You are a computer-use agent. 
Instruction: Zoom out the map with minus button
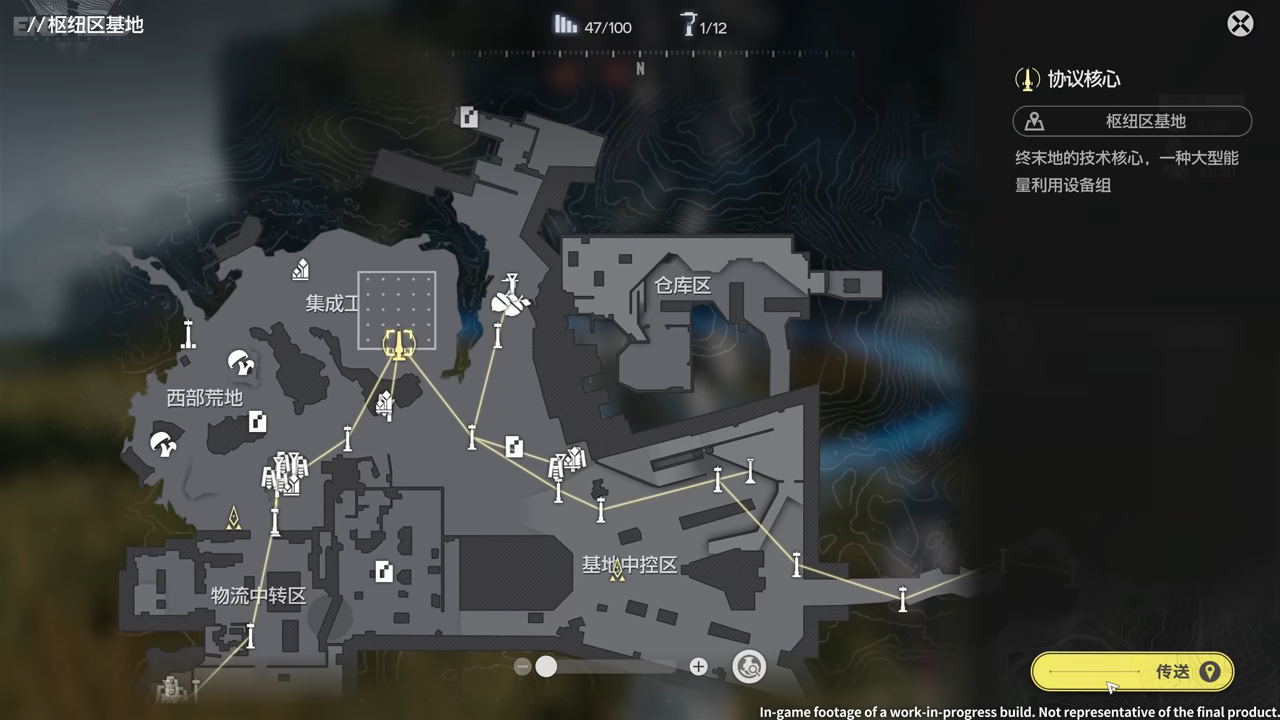pyautogui.click(x=522, y=667)
